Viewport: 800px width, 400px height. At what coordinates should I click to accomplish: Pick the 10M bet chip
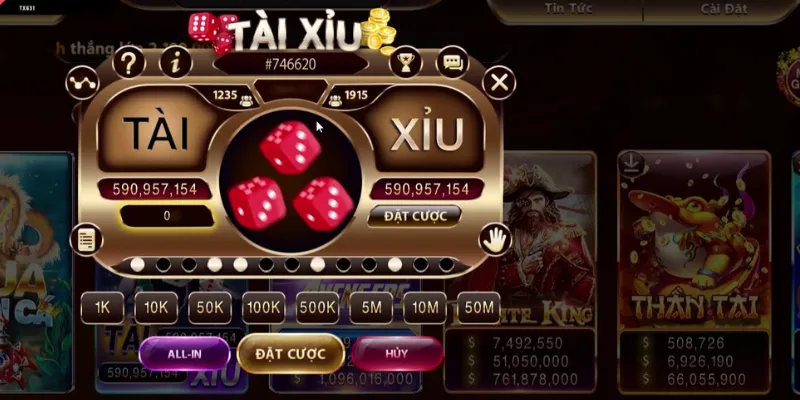(x=425, y=308)
